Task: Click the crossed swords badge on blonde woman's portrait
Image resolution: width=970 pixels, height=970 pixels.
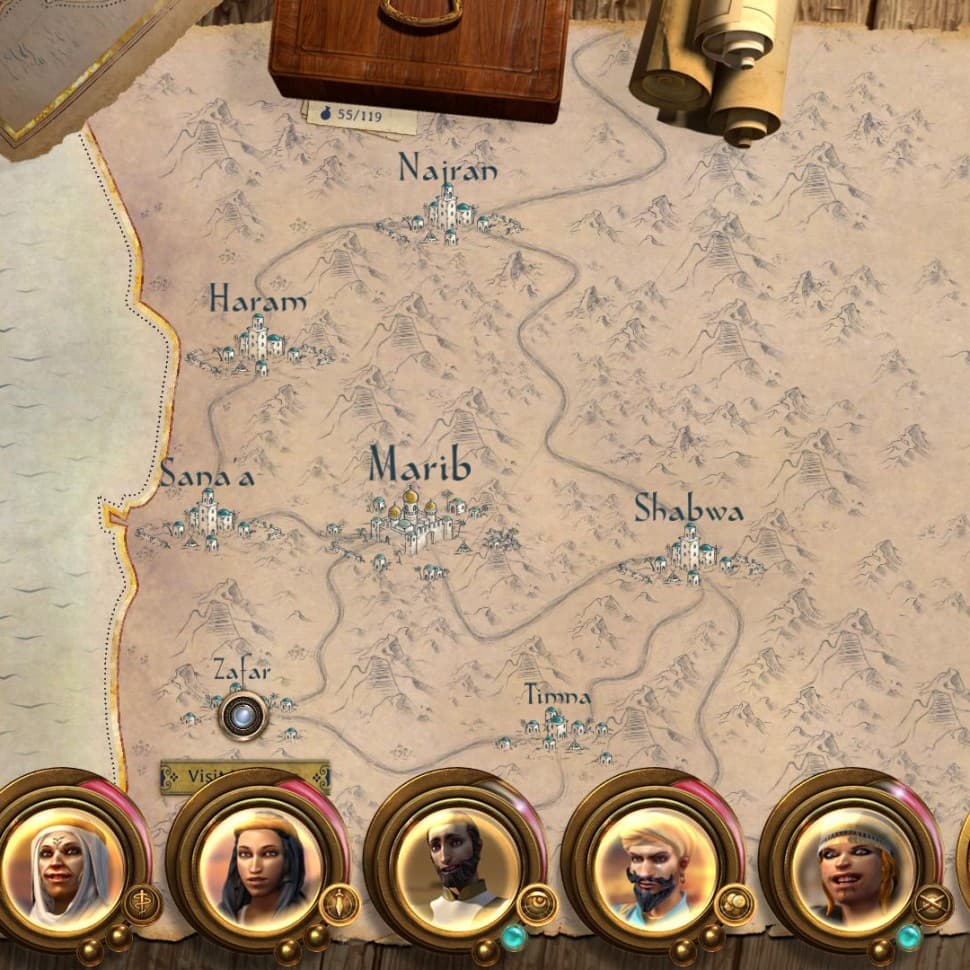Action: [x=932, y=904]
